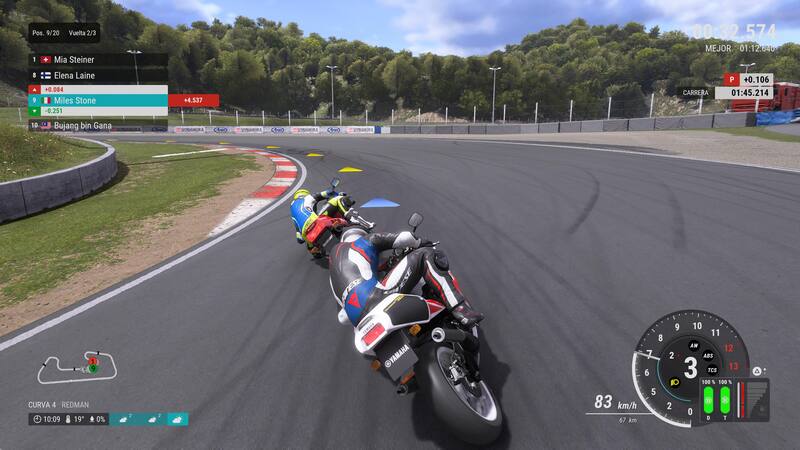Image resolution: width=800 pixels, height=450 pixels.
Task: Click the highlighted Miles Stone row
Action: pos(97,100)
